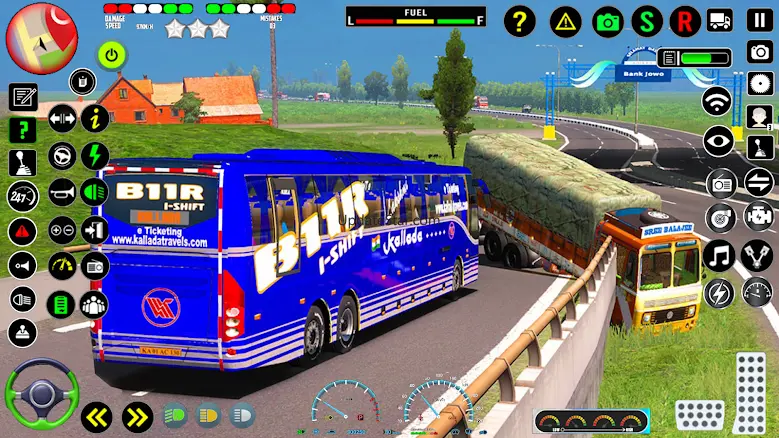Tap the brake pedal
The height and width of the screenshot is (438, 779).
click(x=699, y=414)
